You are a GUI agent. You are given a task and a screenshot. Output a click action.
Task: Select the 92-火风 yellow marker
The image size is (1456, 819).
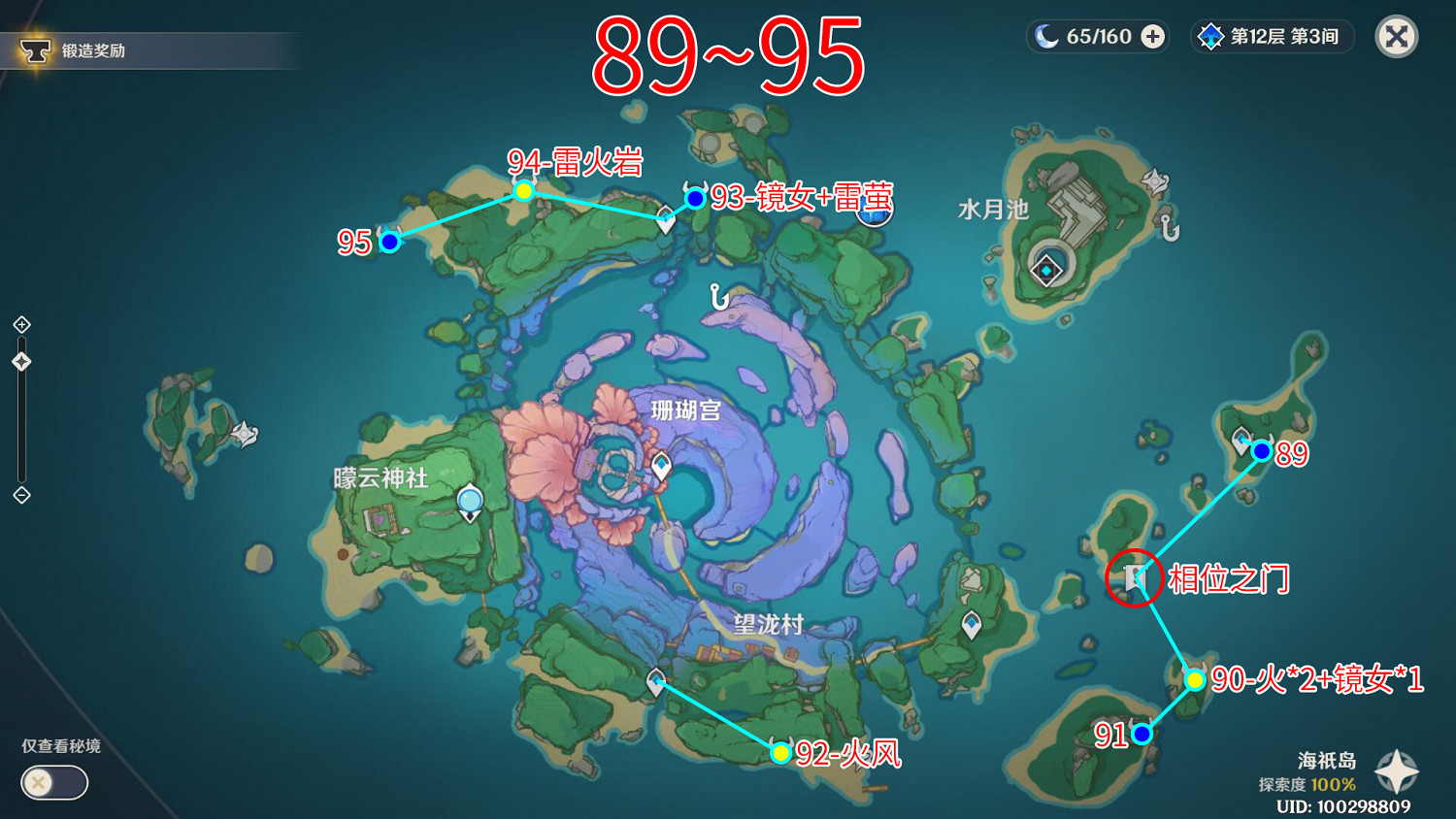point(780,752)
